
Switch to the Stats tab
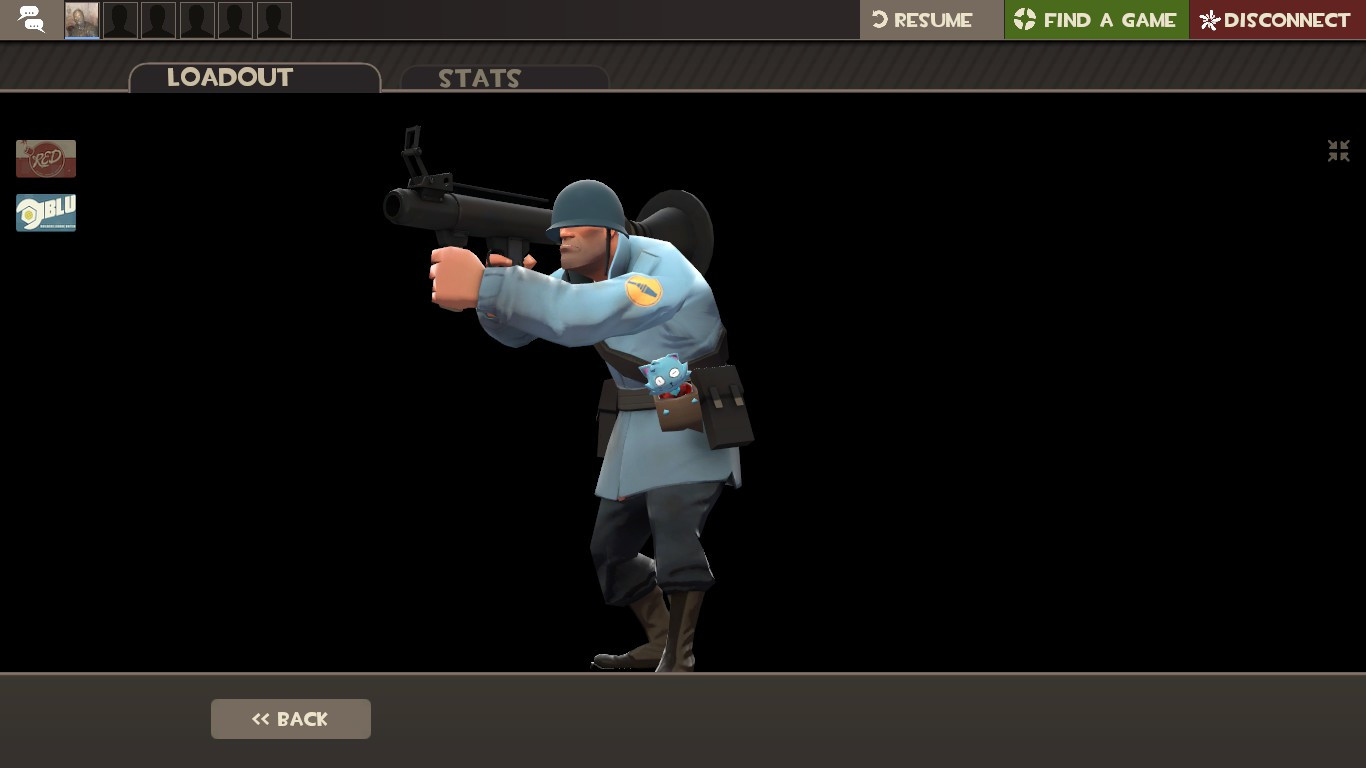coord(479,79)
